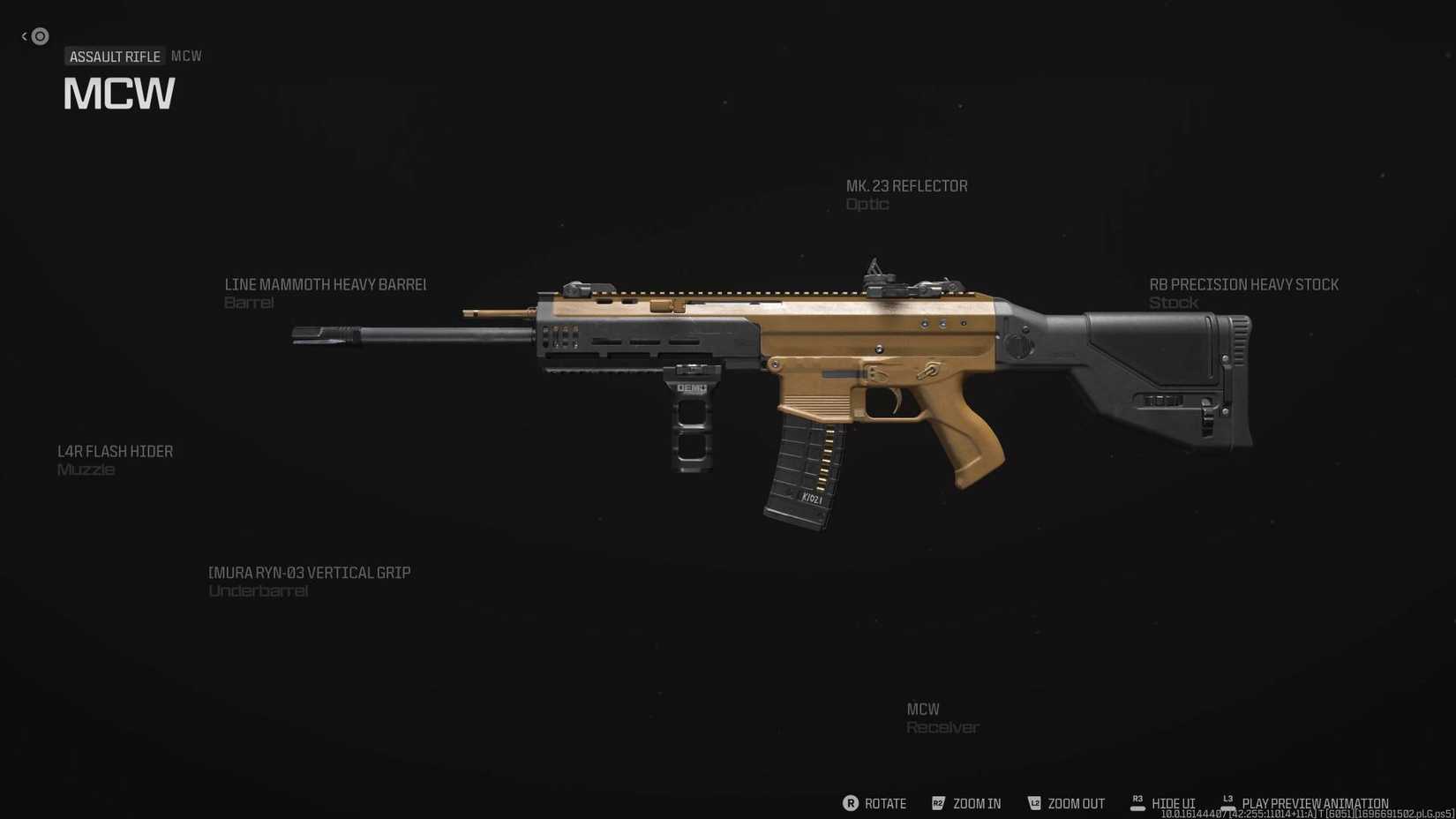Click the L2 zoom out icon
Image resolution: width=1456 pixels, height=819 pixels.
coord(1033,803)
